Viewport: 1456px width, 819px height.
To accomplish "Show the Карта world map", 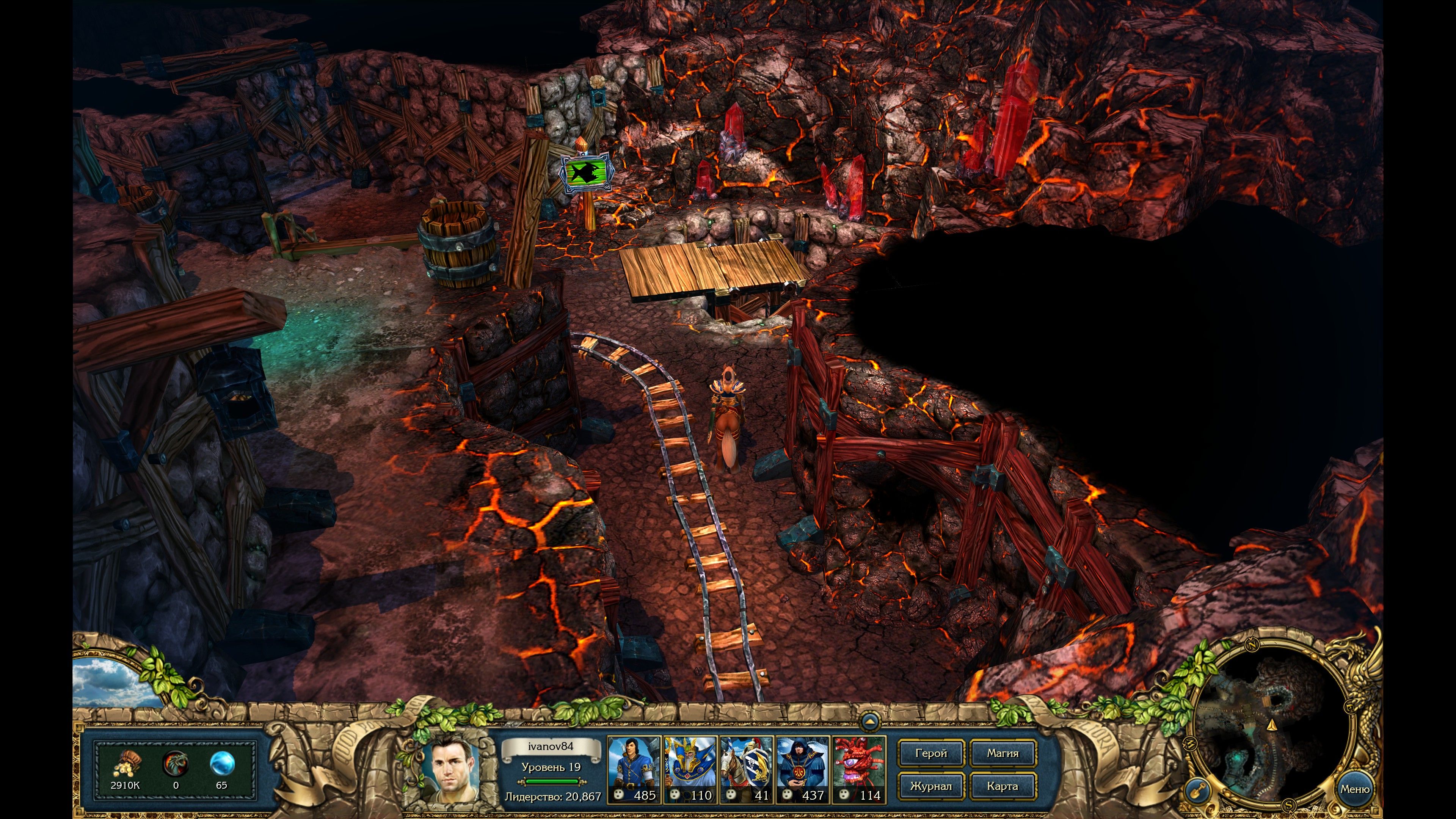I will point(1003,786).
